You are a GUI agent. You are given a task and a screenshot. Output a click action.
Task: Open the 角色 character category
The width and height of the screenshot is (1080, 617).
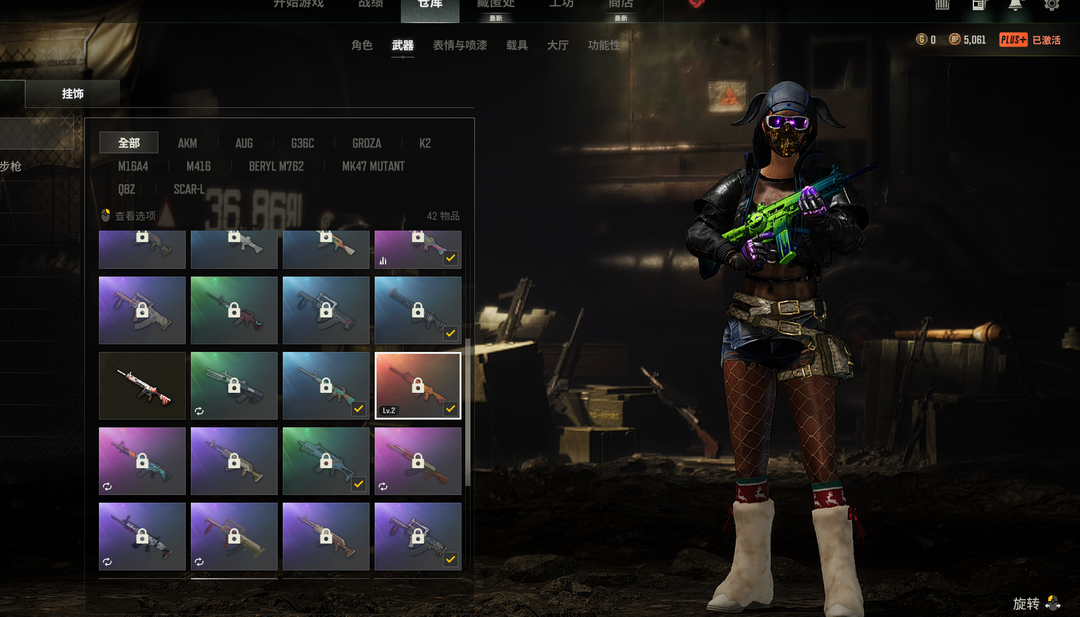tap(362, 45)
